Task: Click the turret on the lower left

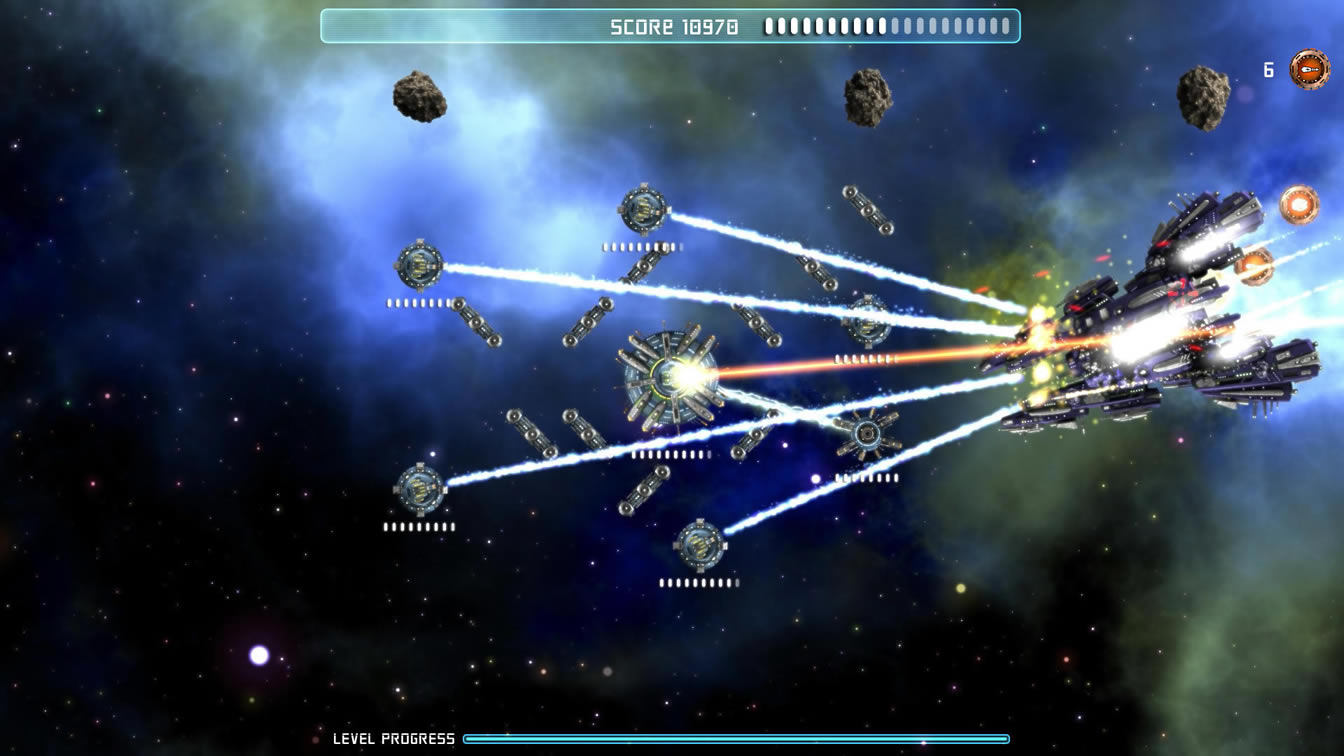Action: click(x=420, y=491)
